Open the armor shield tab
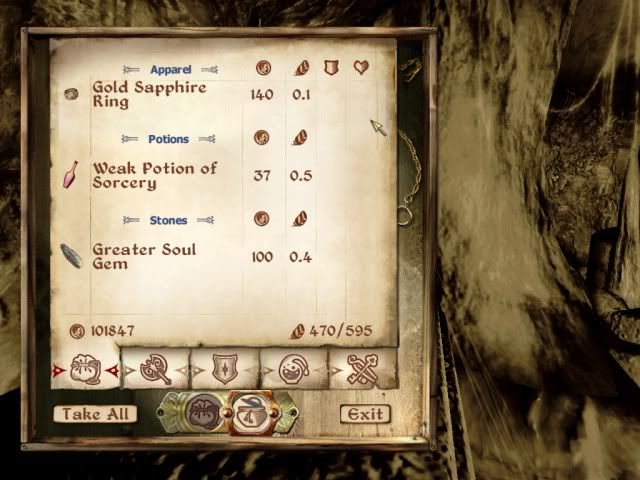Image resolution: width=640 pixels, height=480 pixels. coord(225,369)
